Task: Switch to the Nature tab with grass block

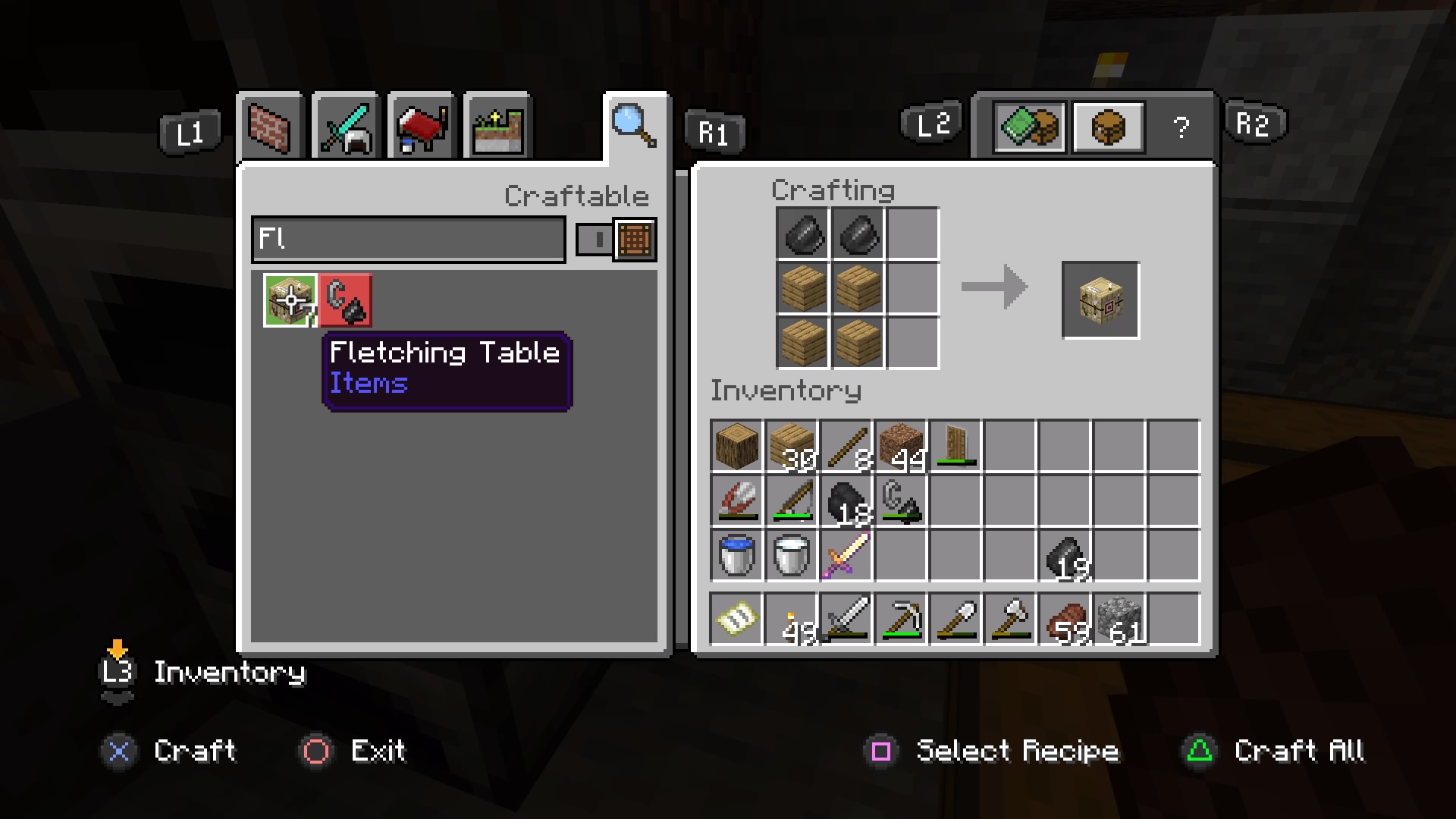Action: pos(497,127)
